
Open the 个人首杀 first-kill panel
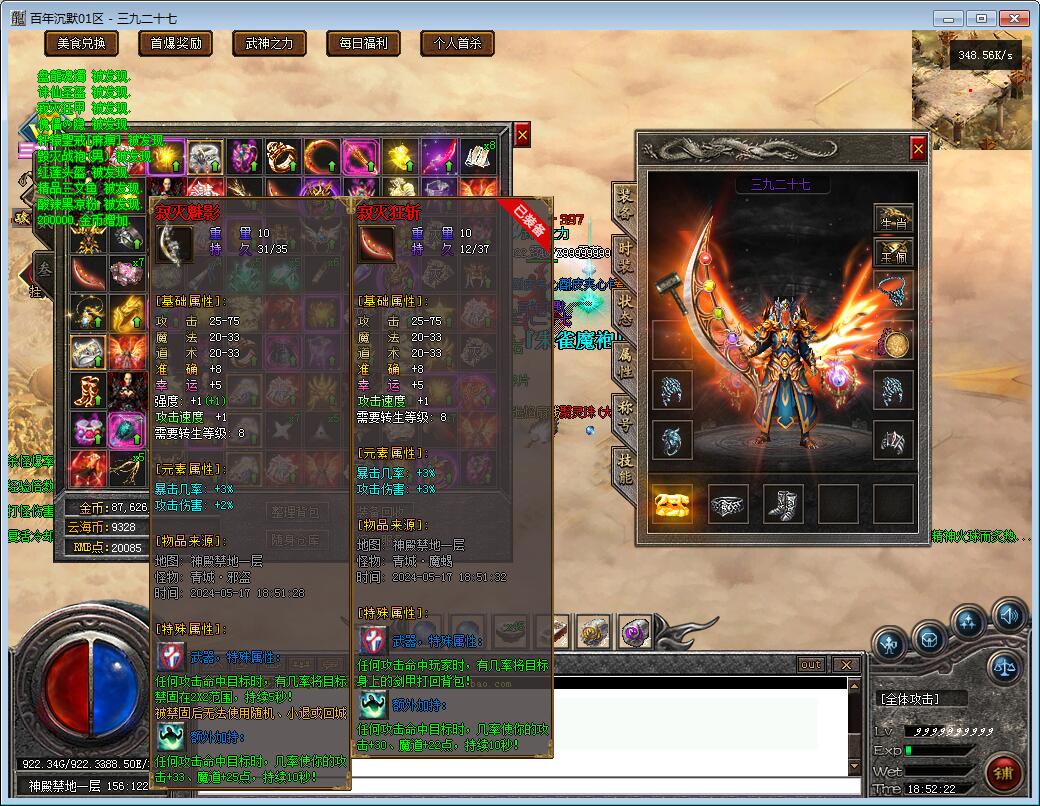(457, 43)
